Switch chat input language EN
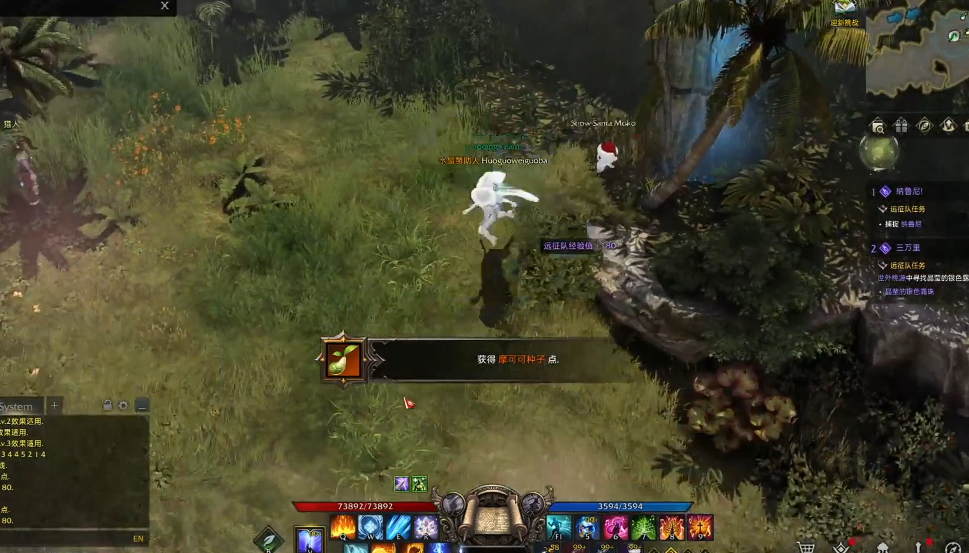The width and height of the screenshot is (969, 553). pyautogui.click(x=138, y=538)
